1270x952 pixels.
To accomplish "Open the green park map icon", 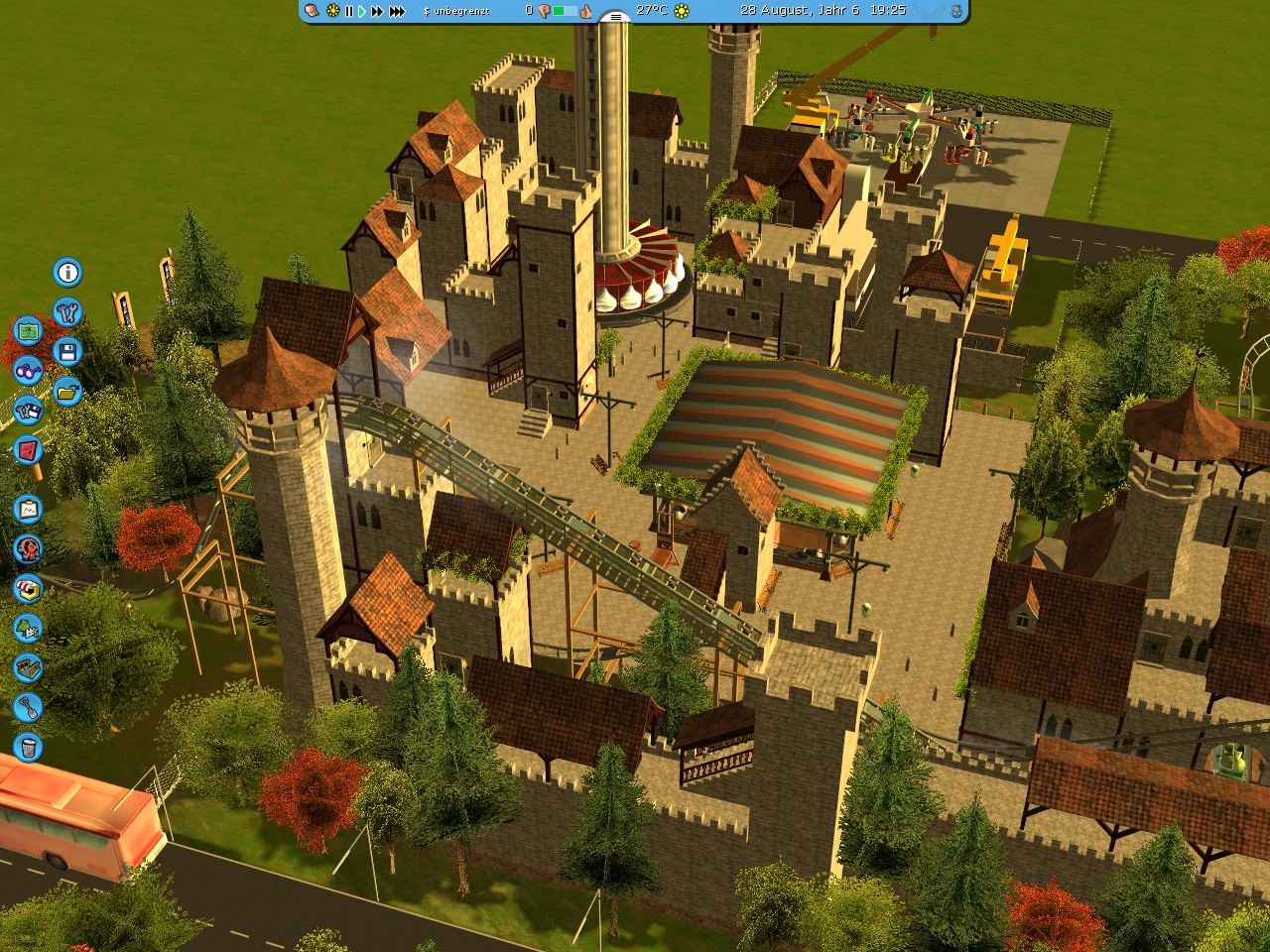I will click(x=28, y=329).
